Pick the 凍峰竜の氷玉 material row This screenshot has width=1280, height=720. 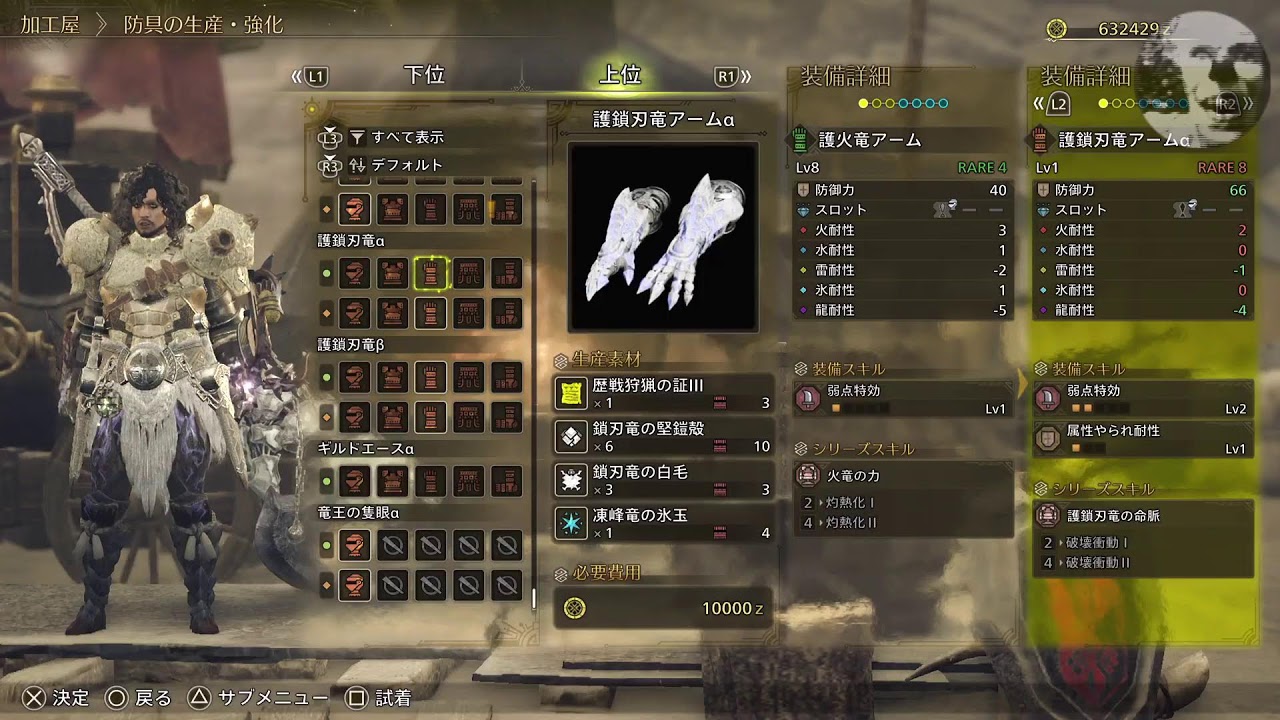coord(663,524)
